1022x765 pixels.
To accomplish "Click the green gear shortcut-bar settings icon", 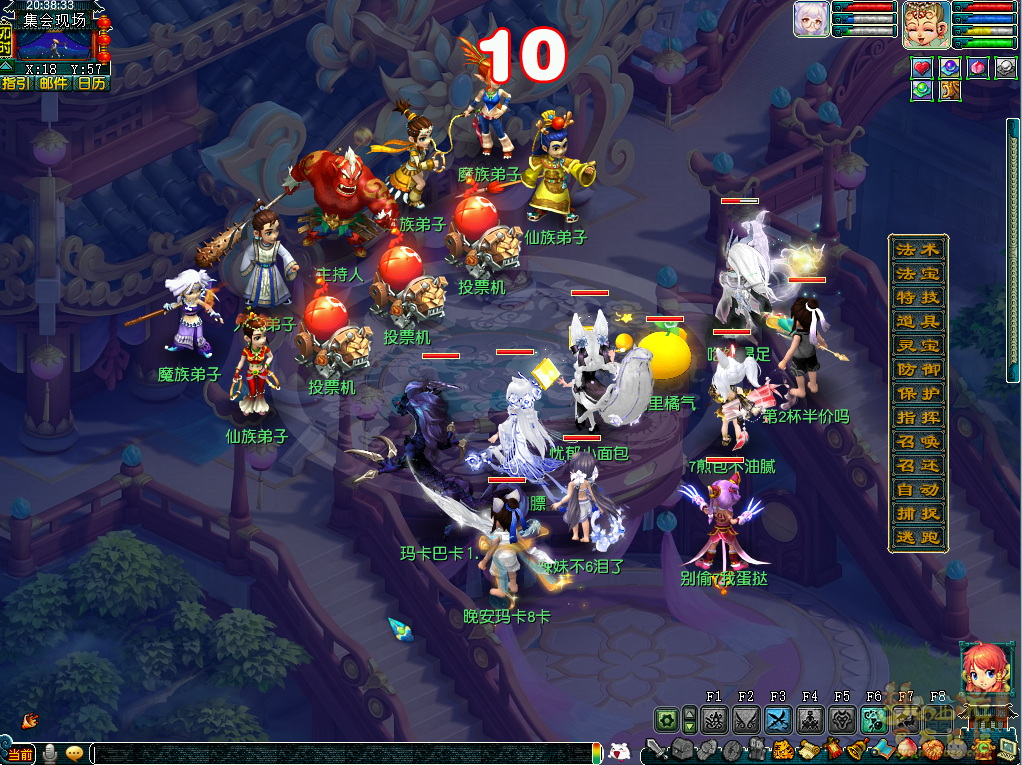I will 666,719.
